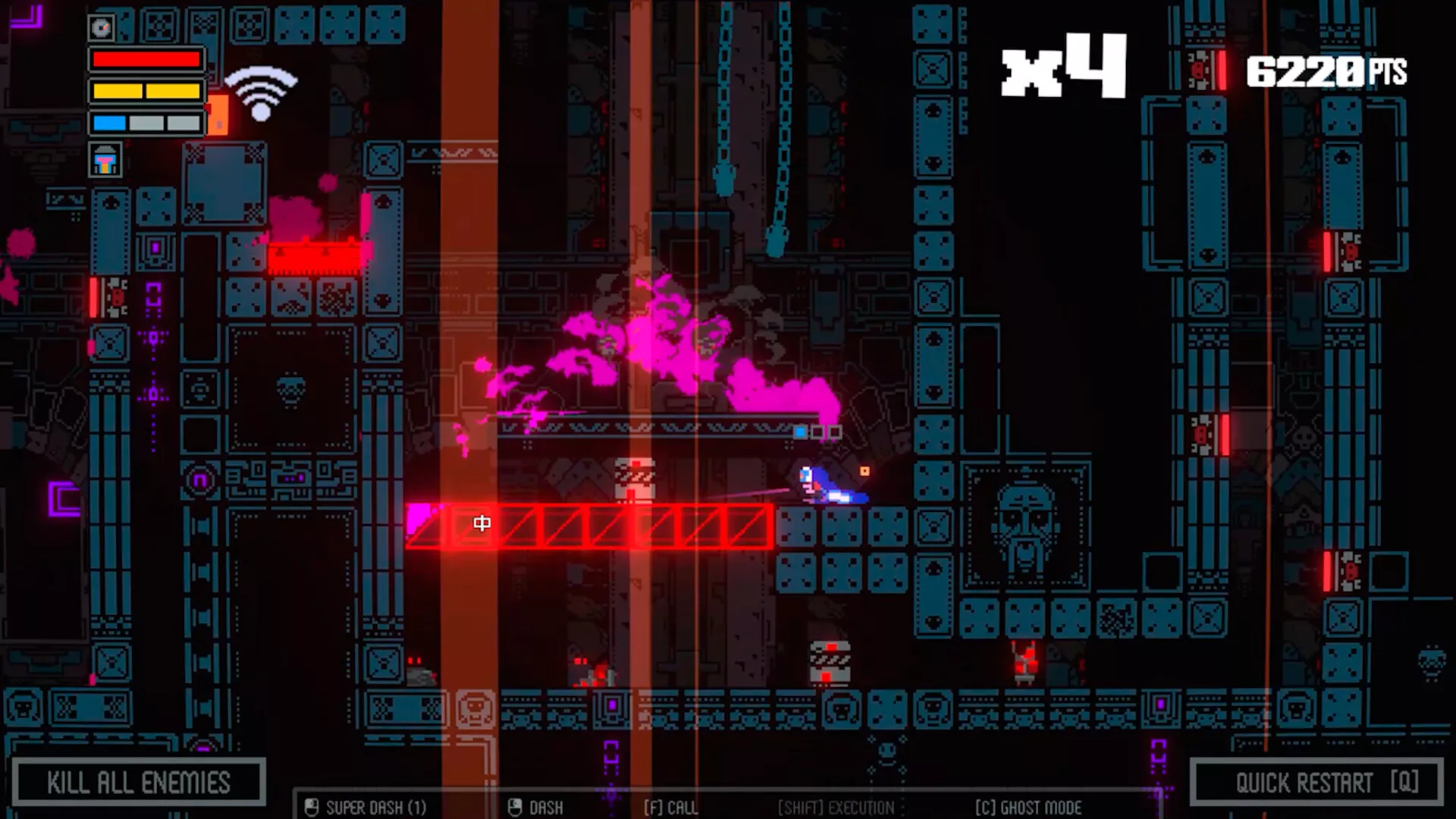1456x819 pixels.
Task: Click the Quick Restart button
Action: 1316,782
